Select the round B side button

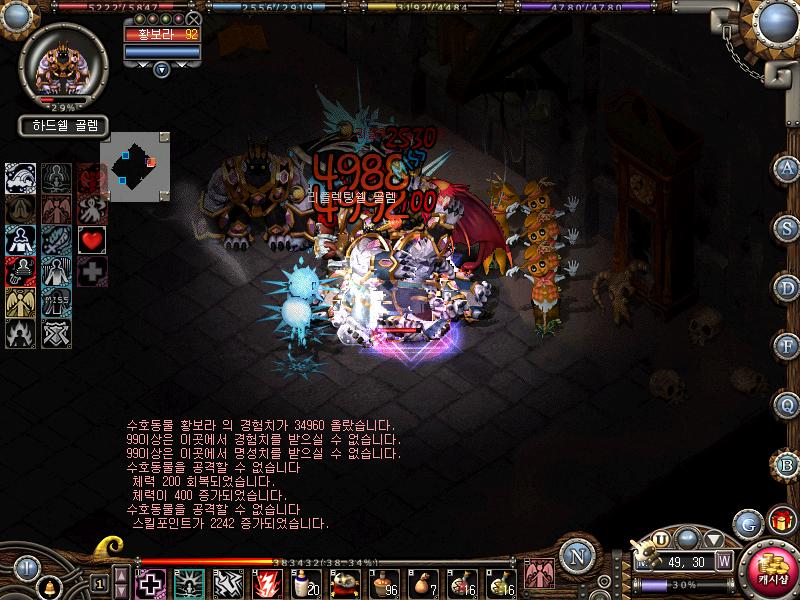click(787, 463)
